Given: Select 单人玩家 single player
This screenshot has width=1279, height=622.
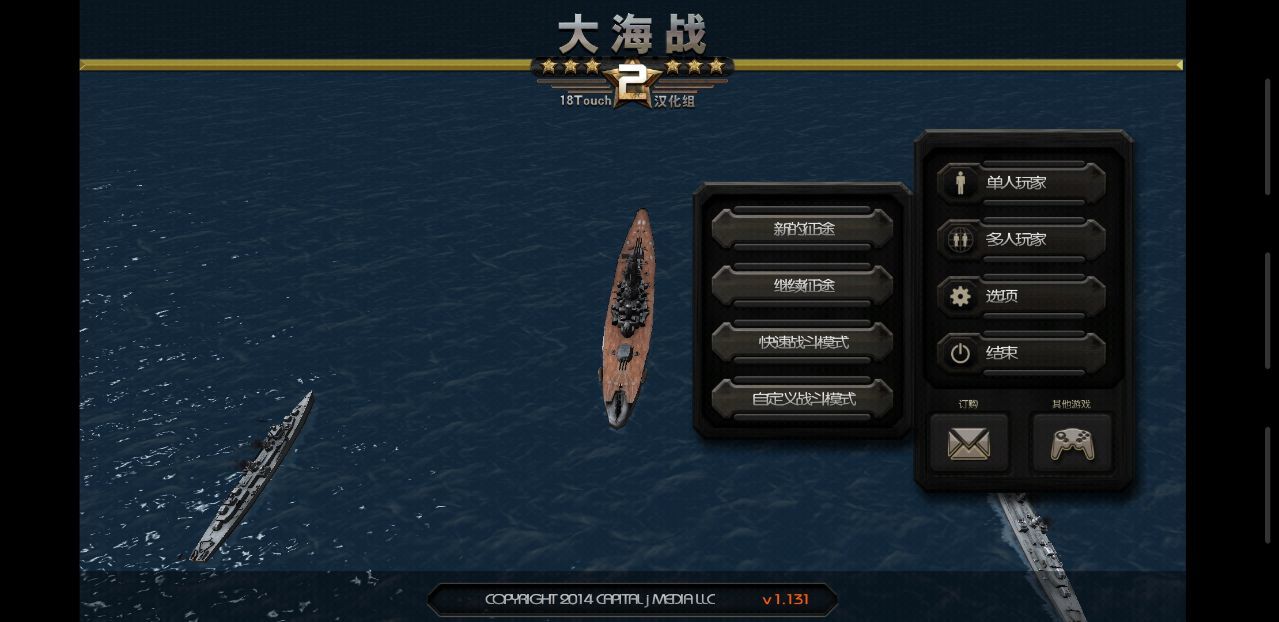Looking at the screenshot, I should coord(1021,183).
